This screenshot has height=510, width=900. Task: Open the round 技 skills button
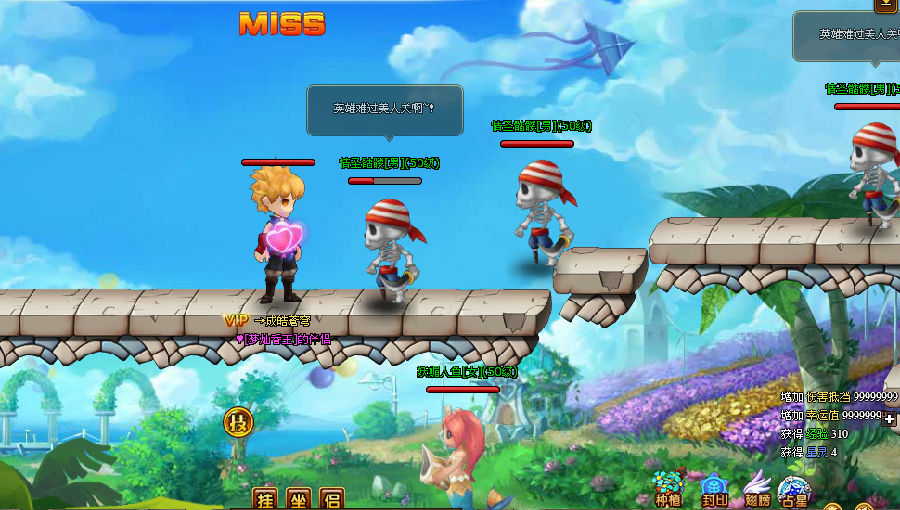[238, 421]
